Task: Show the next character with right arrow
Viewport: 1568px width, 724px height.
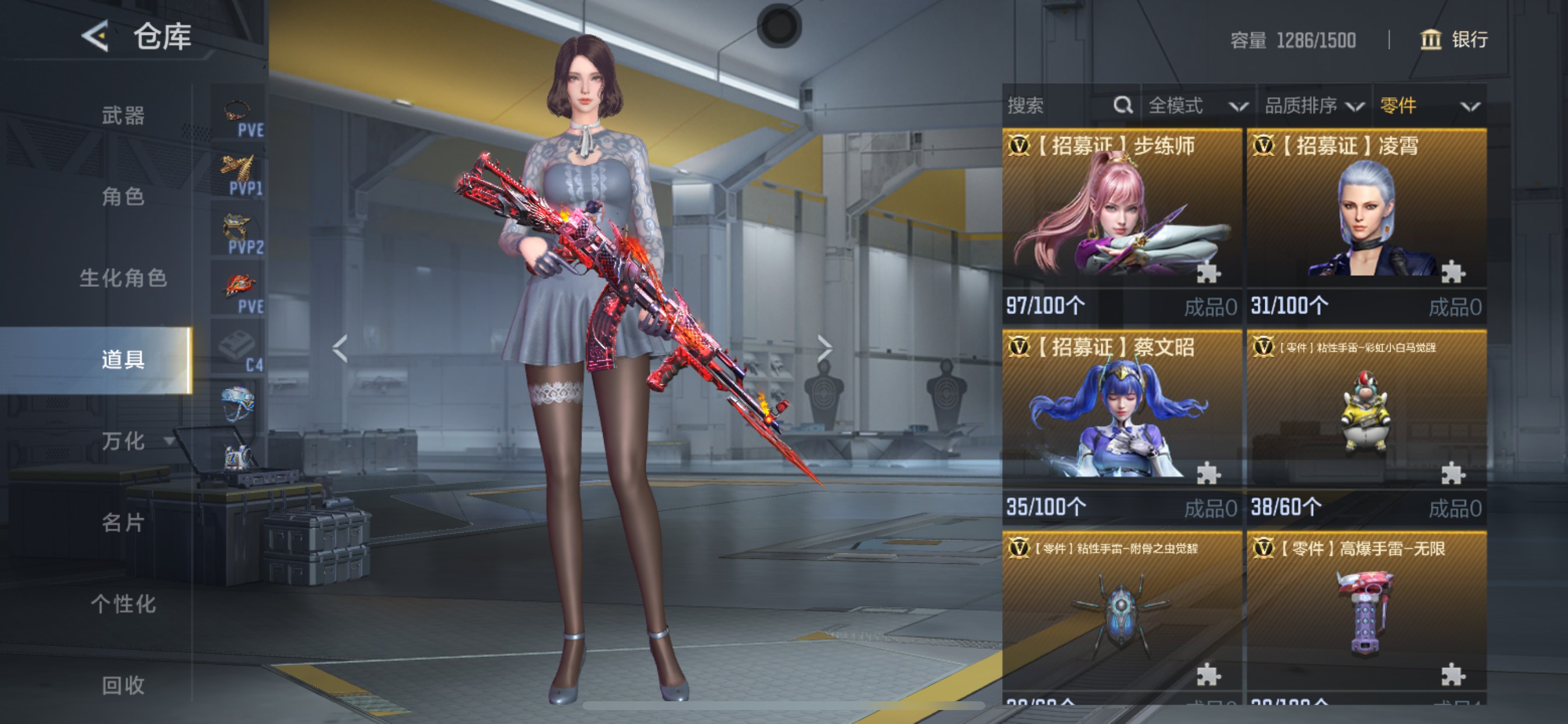Action: pyautogui.click(x=824, y=349)
